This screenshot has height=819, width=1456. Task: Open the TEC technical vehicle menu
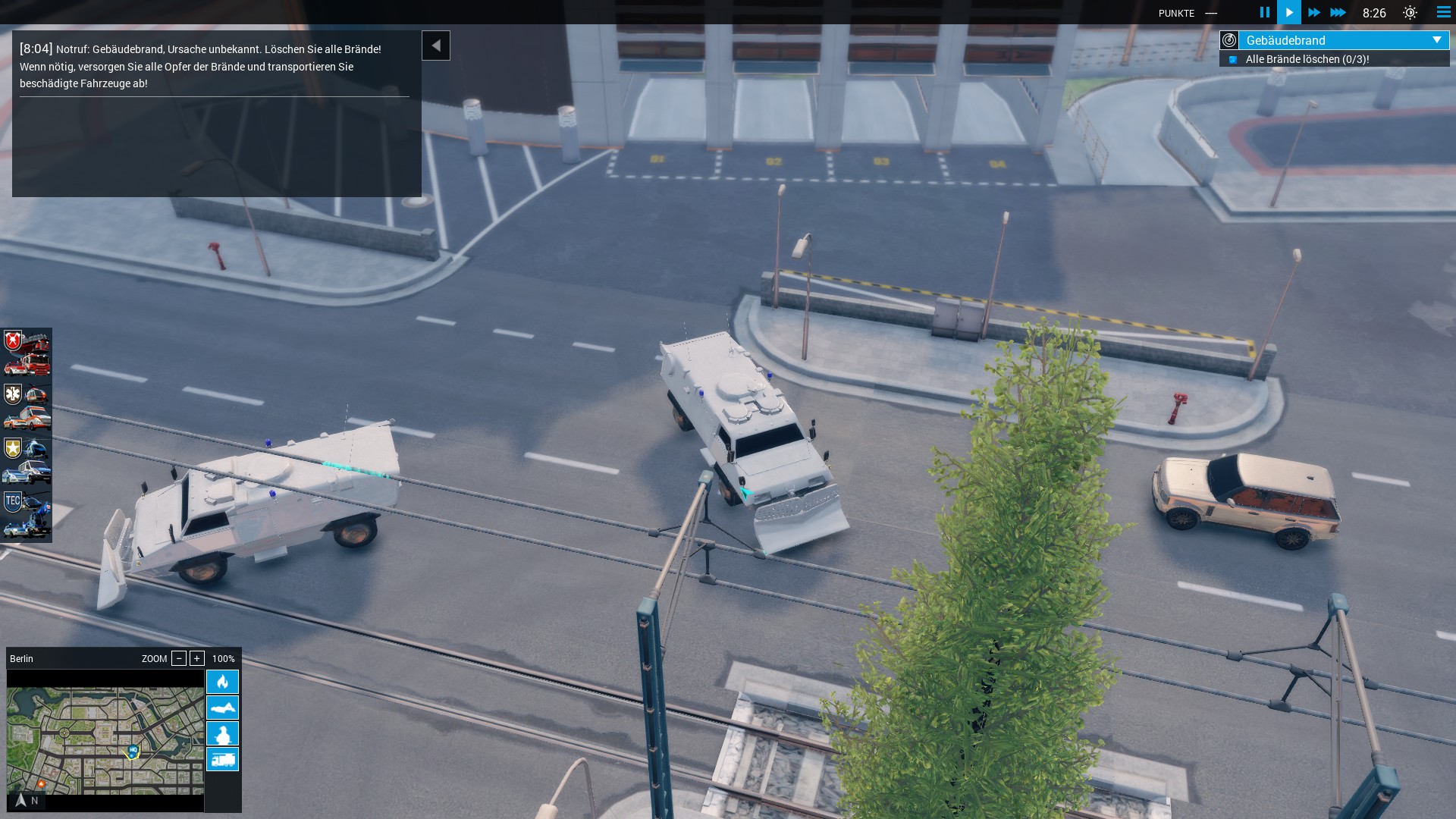27,515
